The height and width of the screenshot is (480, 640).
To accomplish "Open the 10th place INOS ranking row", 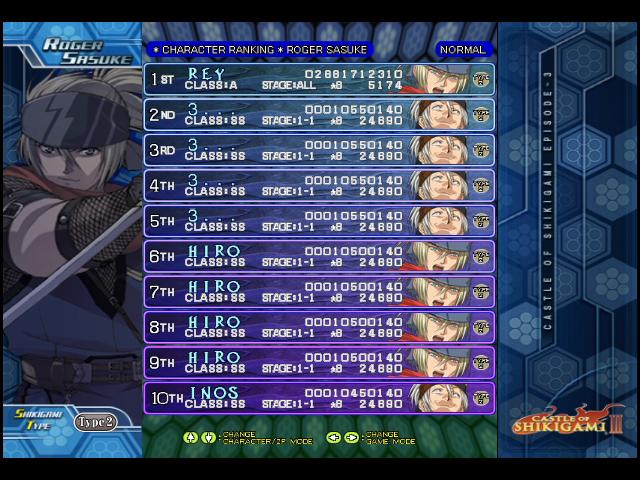I will point(319,398).
